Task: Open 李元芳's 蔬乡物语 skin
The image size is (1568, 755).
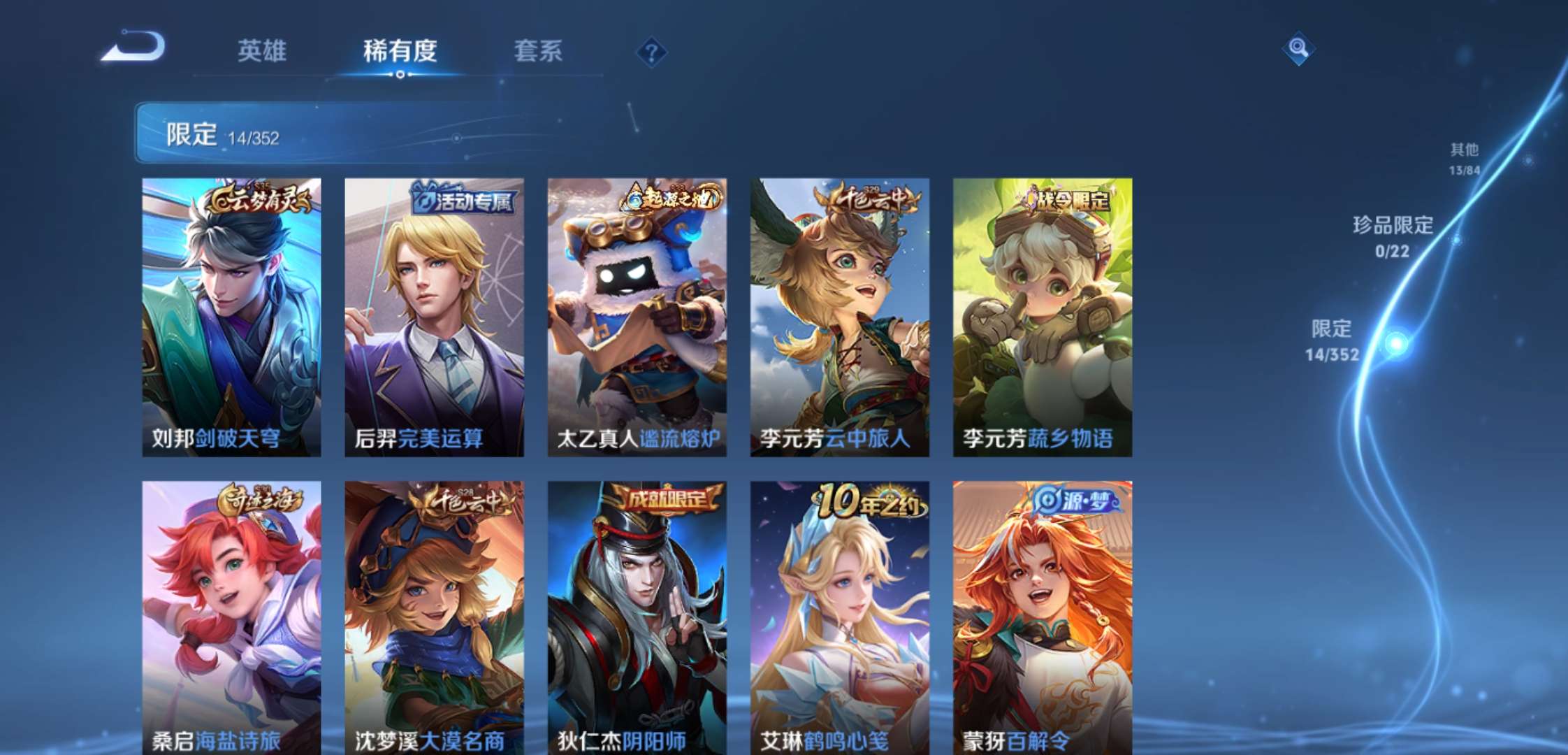Action: [x=1047, y=315]
